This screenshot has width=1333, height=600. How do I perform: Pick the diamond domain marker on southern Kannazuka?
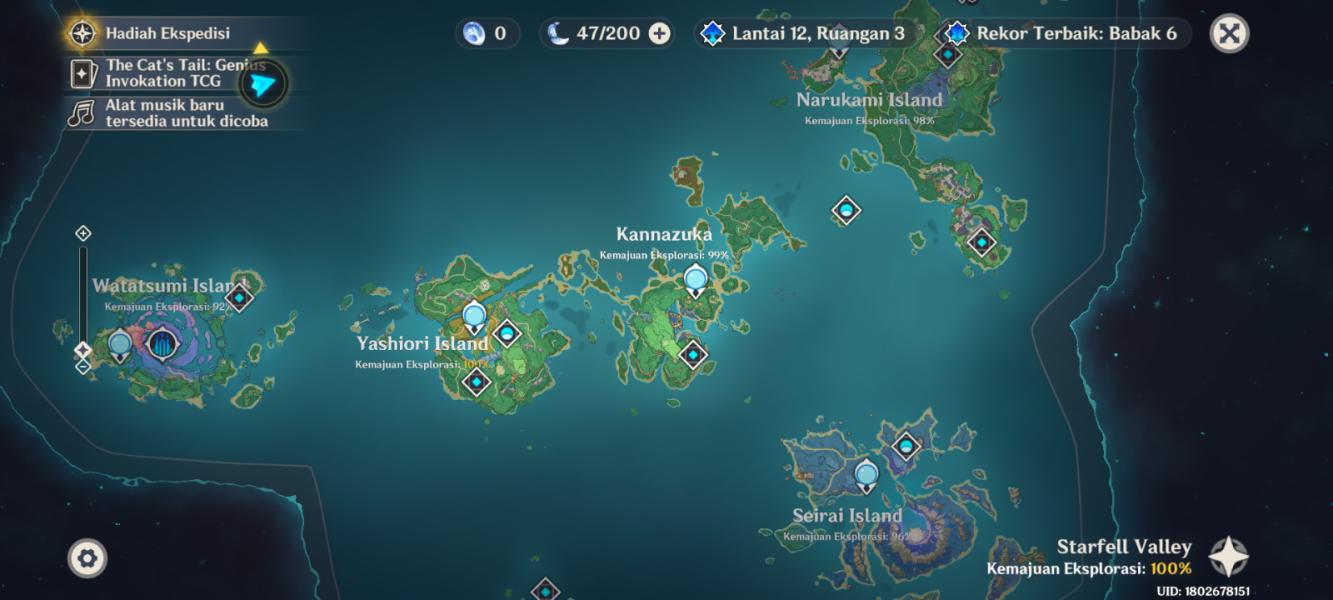click(693, 354)
